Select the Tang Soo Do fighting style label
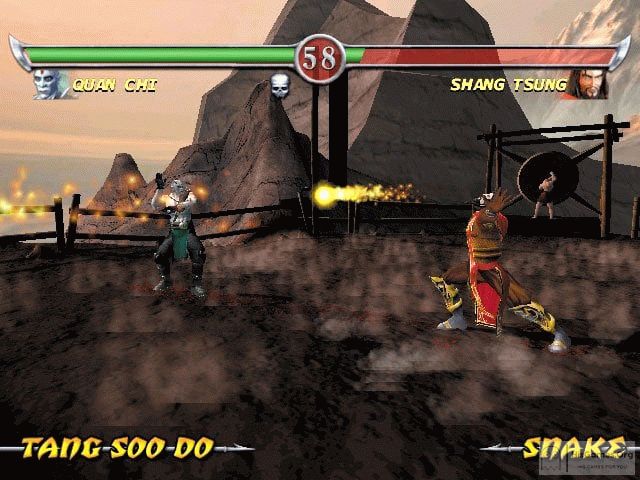 click(x=118, y=447)
